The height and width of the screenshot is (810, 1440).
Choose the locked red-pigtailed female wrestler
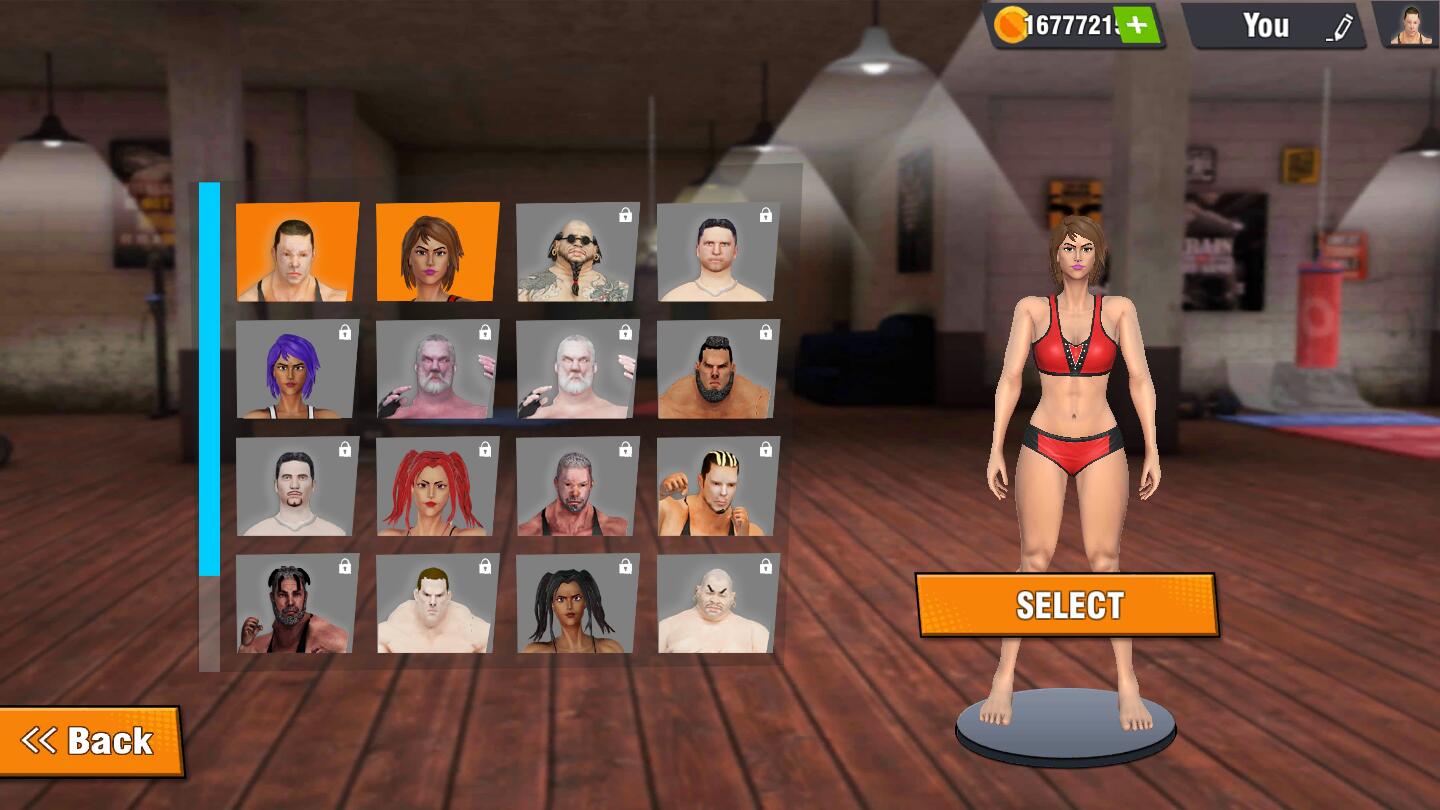click(x=437, y=486)
